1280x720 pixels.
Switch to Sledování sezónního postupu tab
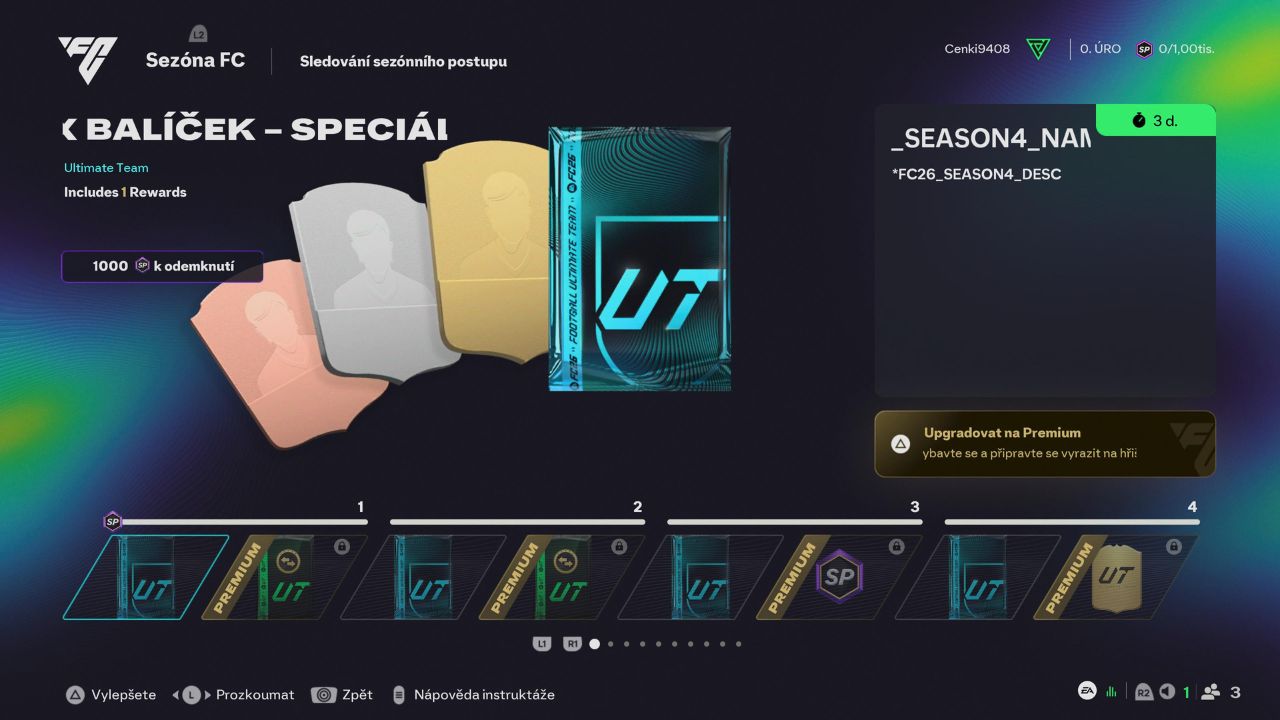point(403,62)
